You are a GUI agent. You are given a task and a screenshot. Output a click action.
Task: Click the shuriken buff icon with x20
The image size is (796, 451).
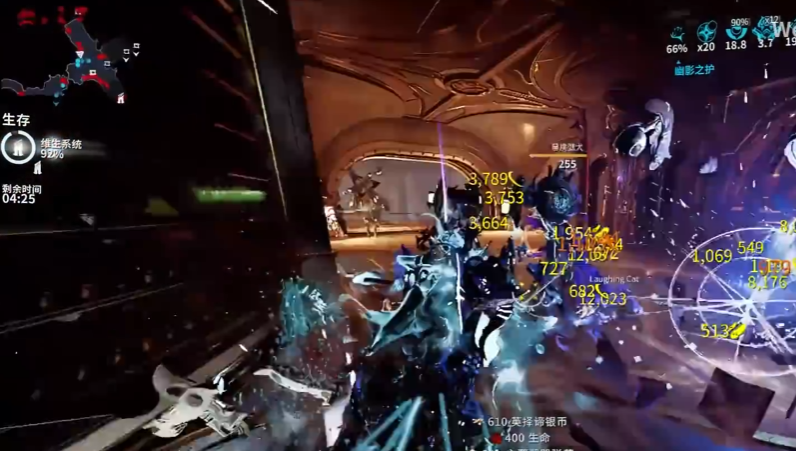click(707, 32)
